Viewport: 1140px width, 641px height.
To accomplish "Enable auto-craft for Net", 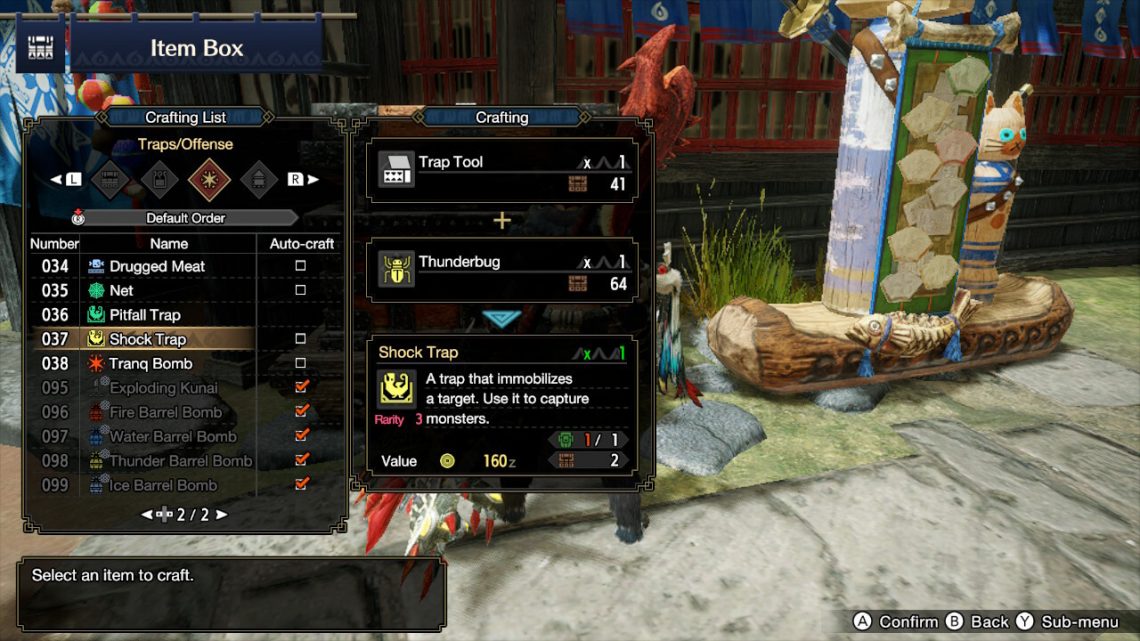I will click(x=301, y=290).
